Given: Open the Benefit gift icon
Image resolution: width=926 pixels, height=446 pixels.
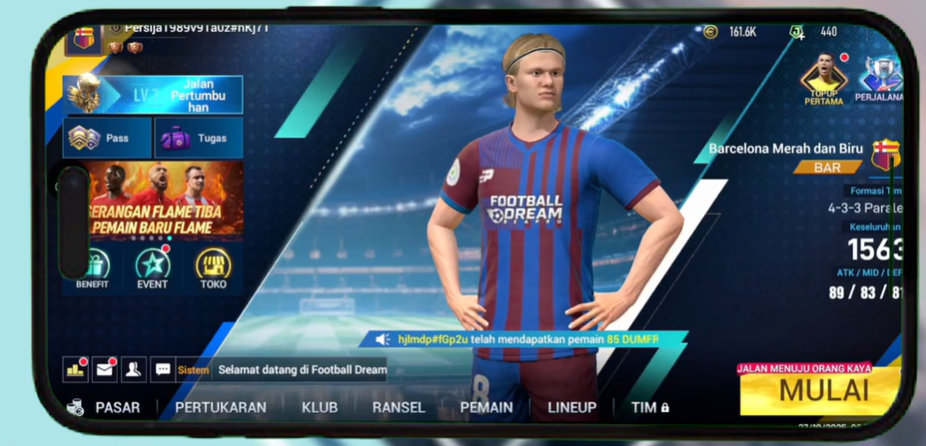Looking at the screenshot, I should click(x=93, y=267).
